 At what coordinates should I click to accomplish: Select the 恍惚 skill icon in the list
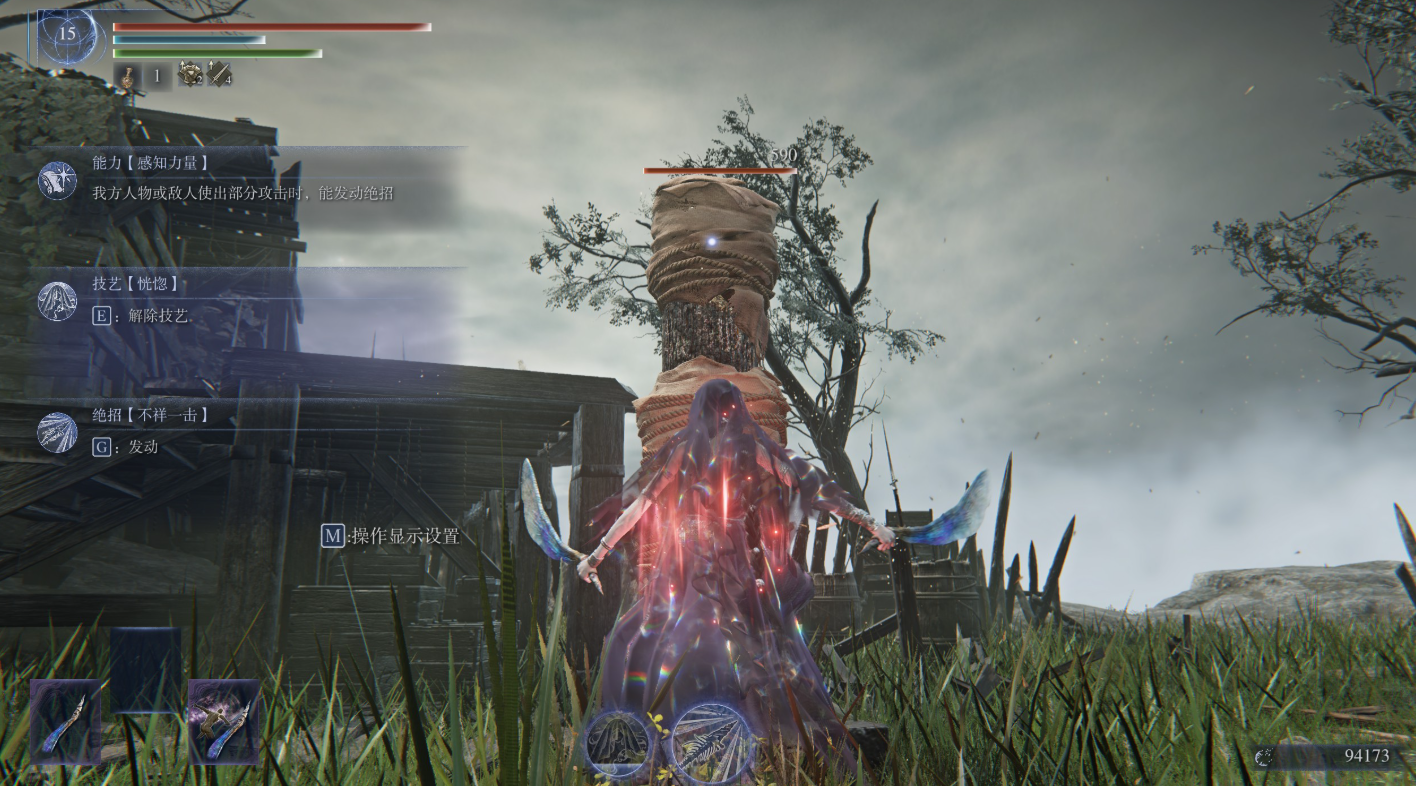(57, 301)
